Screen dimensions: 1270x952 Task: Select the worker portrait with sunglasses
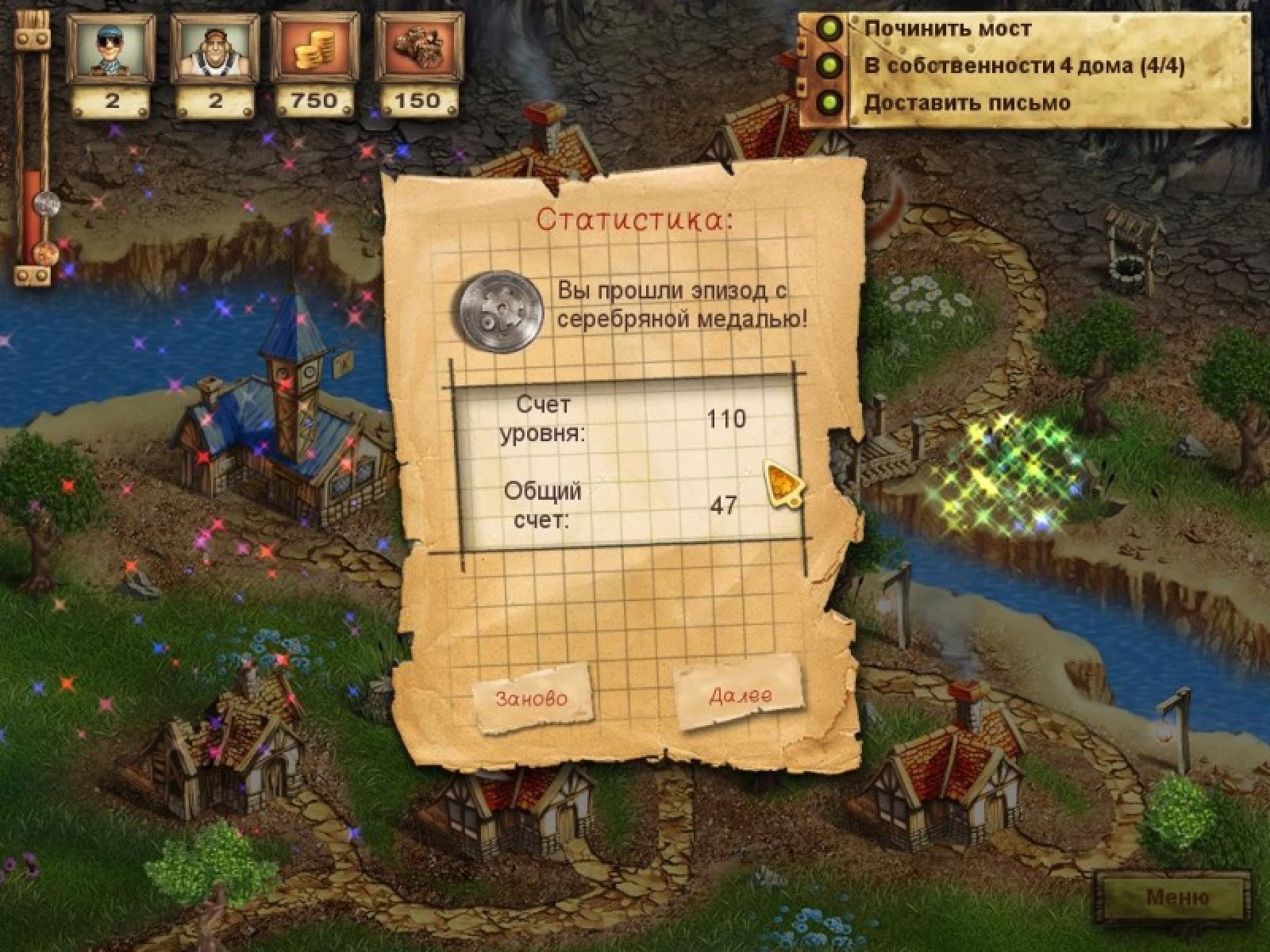click(110, 48)
